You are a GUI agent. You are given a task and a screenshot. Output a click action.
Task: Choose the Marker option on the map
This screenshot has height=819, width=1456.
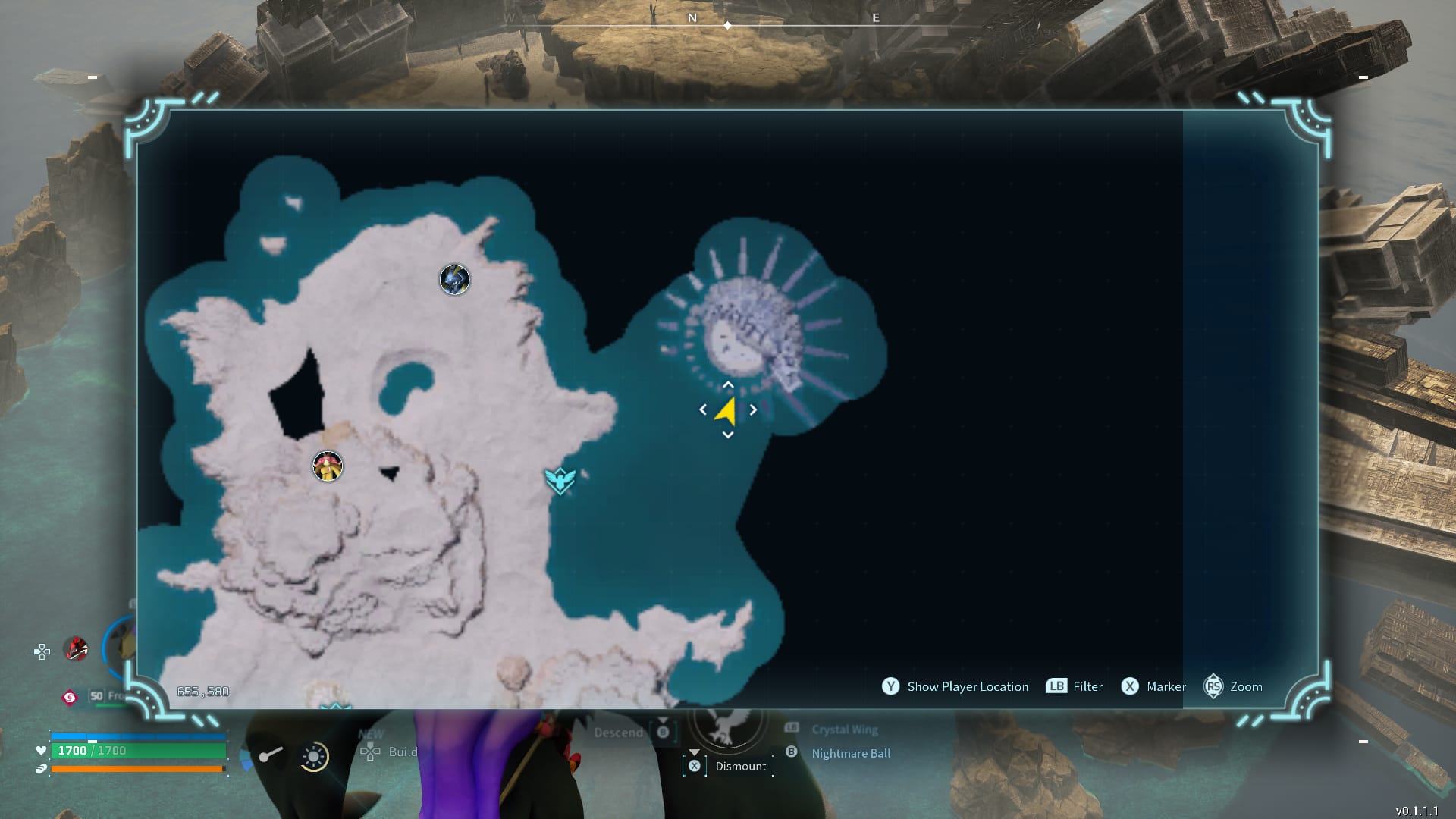pyautogui.click(x=1166, y=686)
